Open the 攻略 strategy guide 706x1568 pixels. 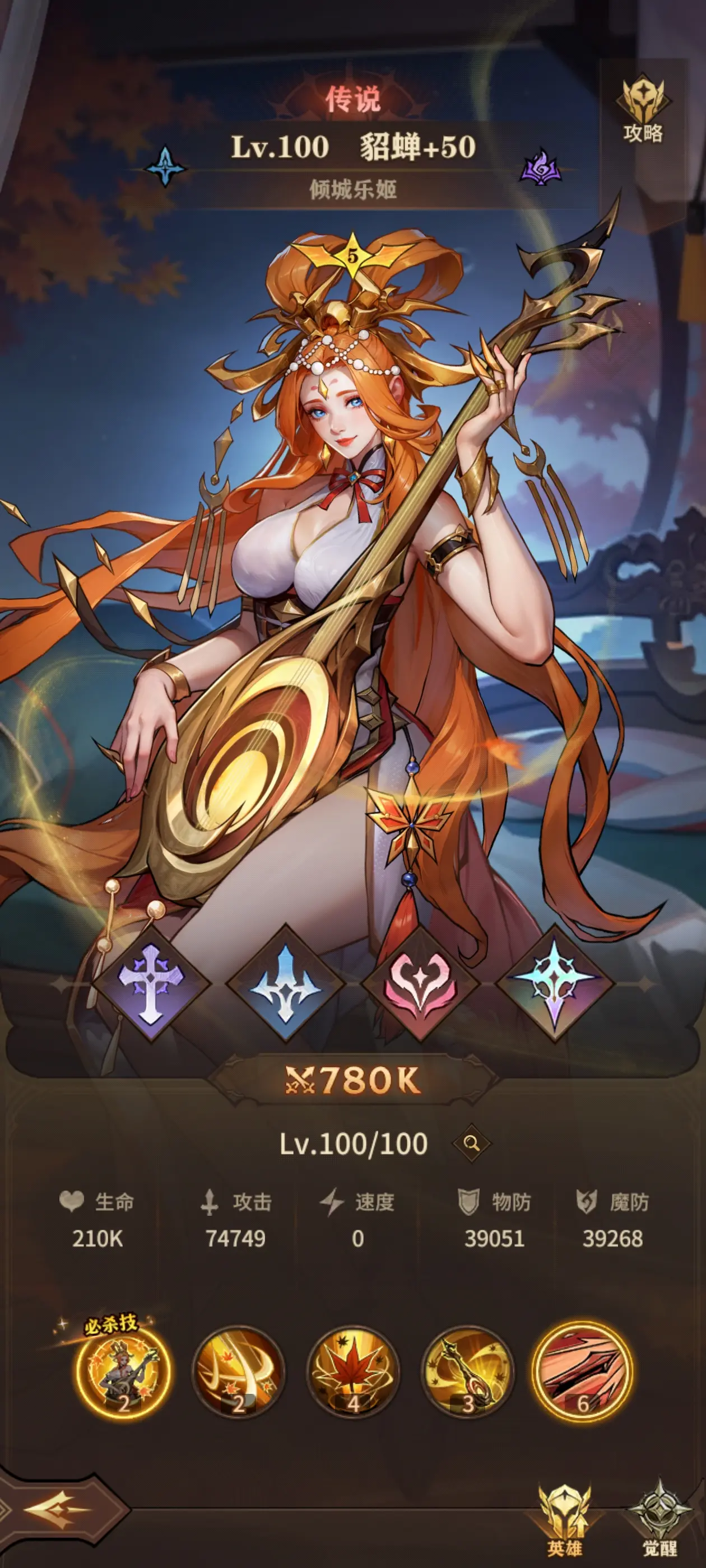click(x=642, y=111)
